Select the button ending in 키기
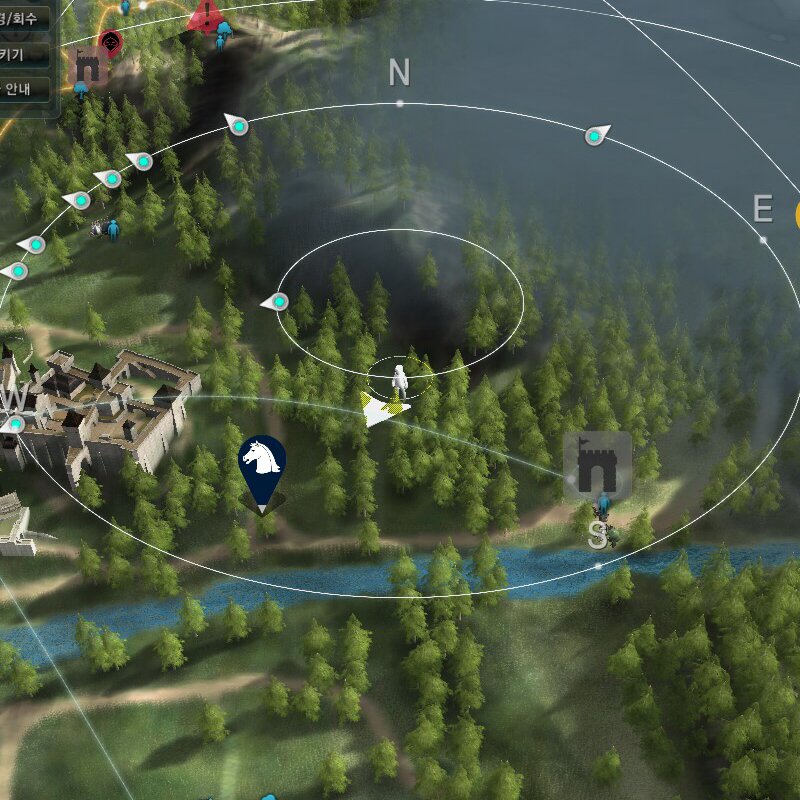The width and height of the screenshot is (800, 800). [25, 54]
